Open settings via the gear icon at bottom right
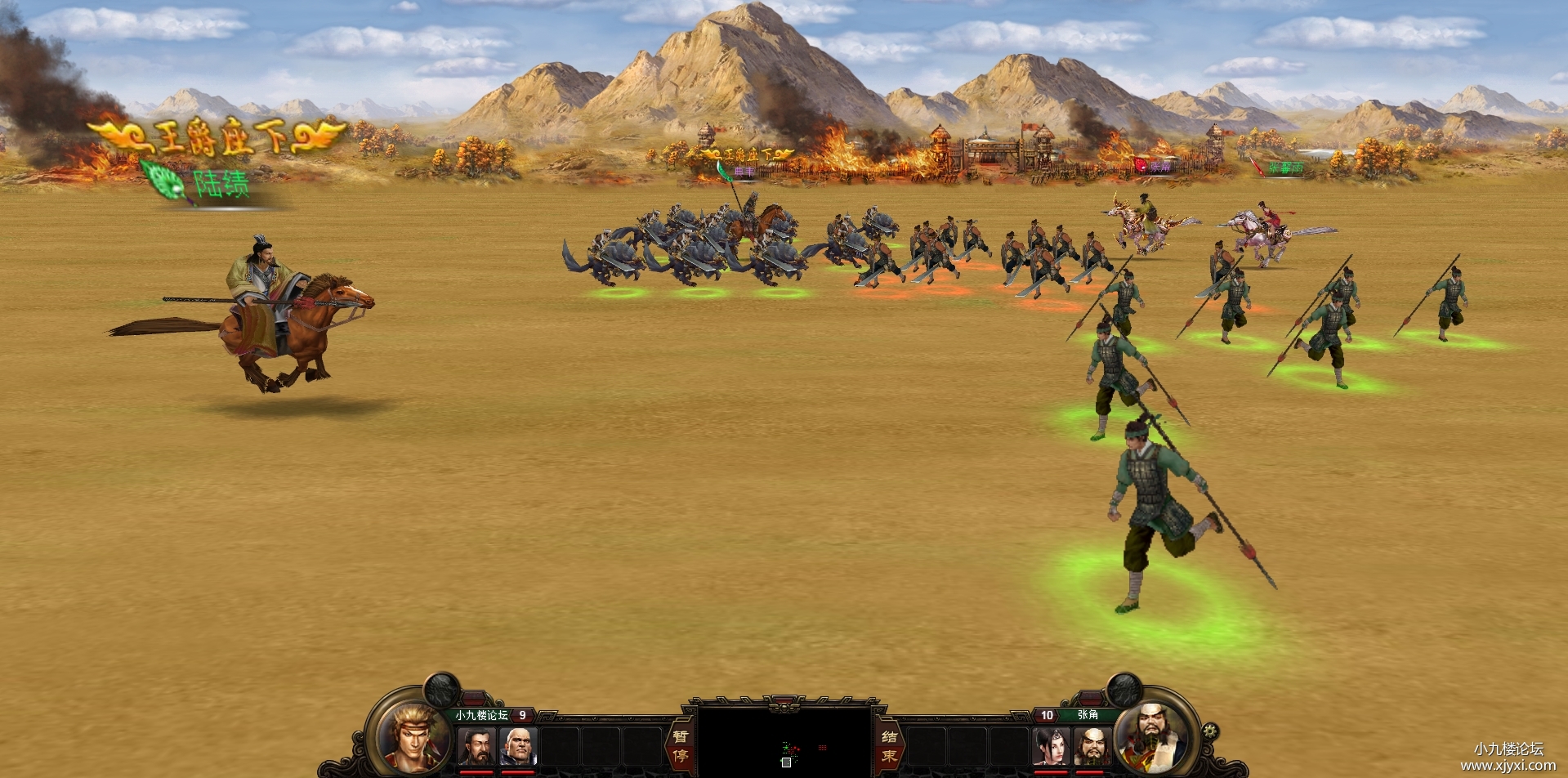Viewport: 1568px width, 778px height. [x=1209, y=730]
